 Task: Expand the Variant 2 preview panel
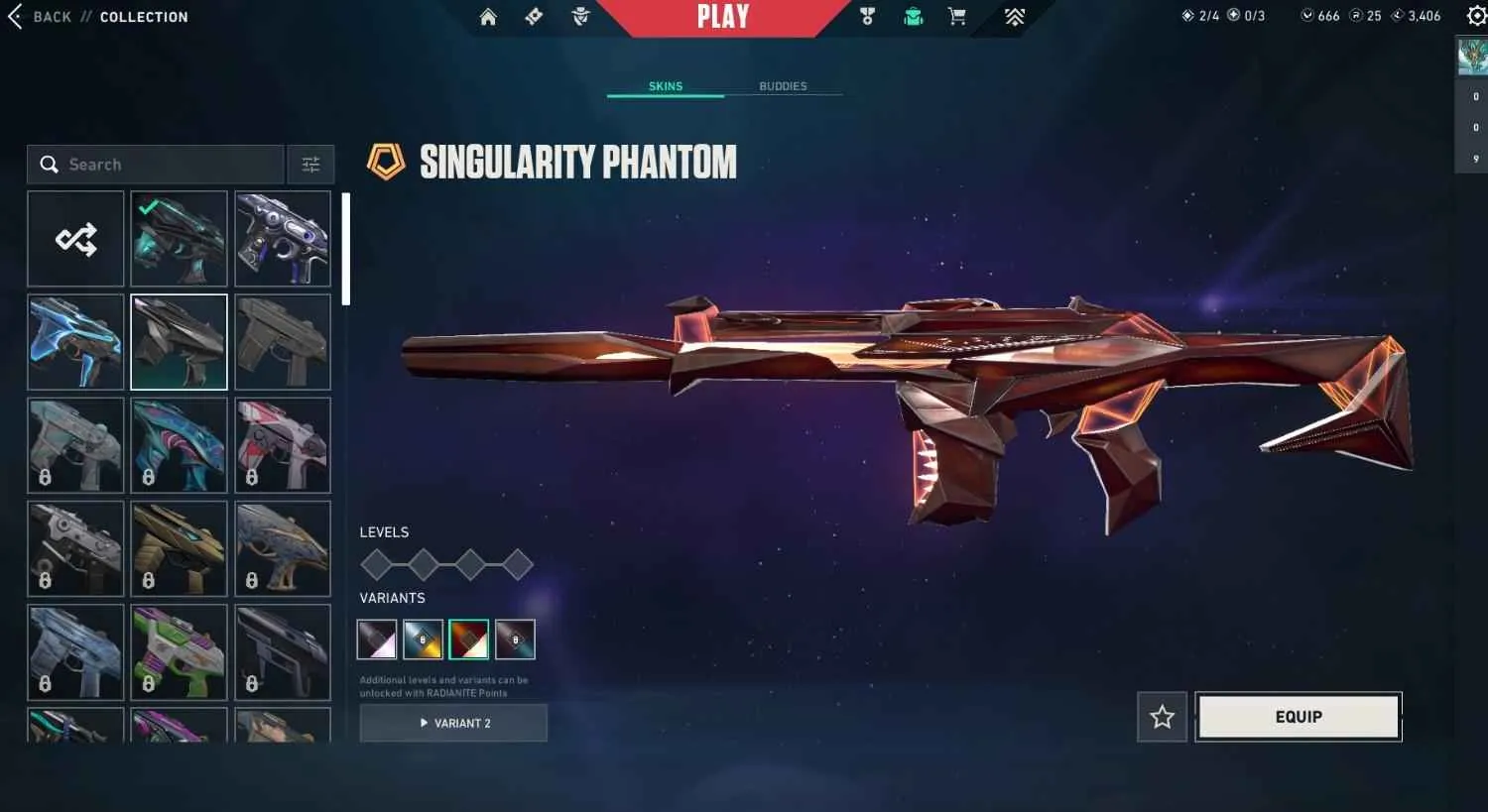pyautogui.click(x=453, y=723)
